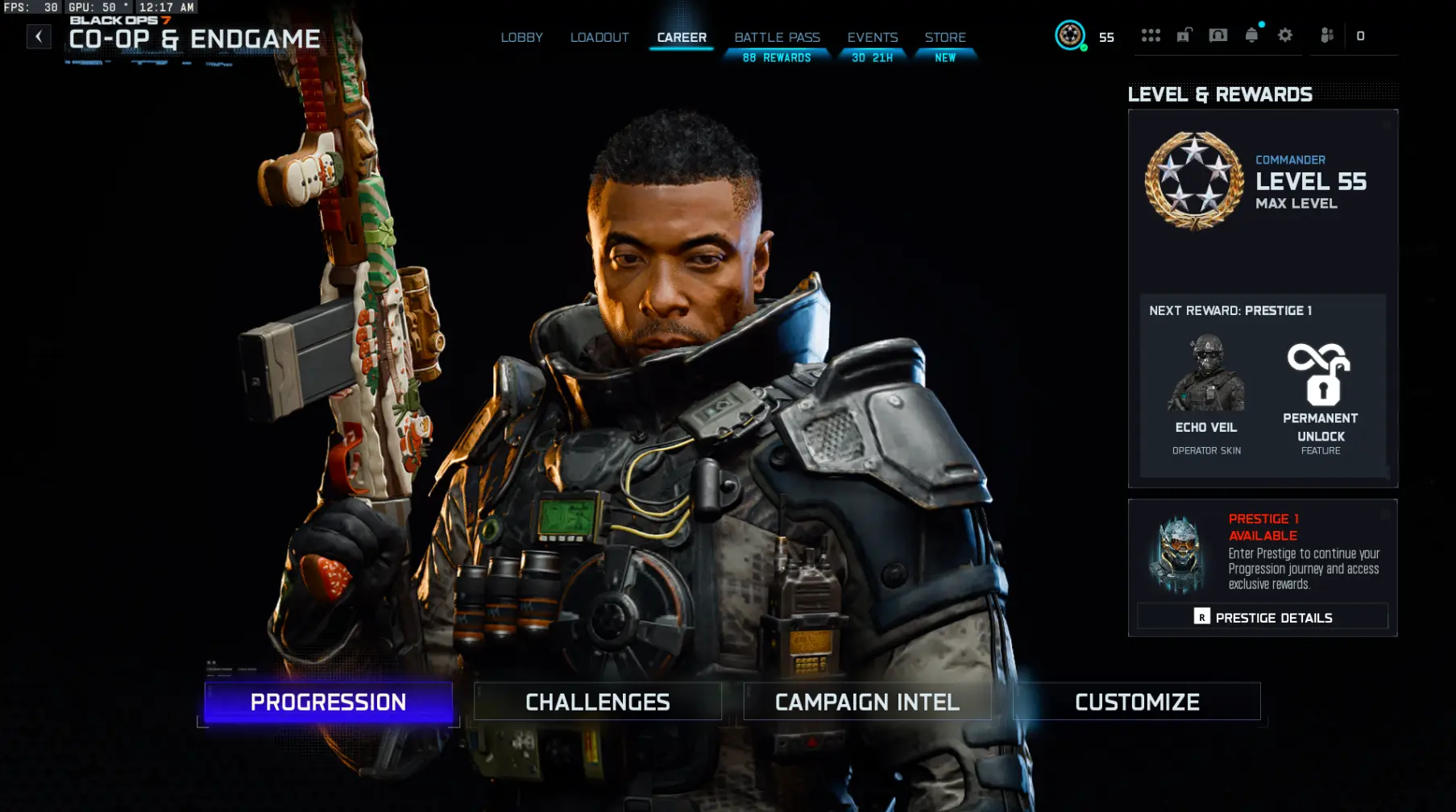Open the Events section showing 3D 21H
Viewport: 1456px width, 812px height.
(872, 37)
